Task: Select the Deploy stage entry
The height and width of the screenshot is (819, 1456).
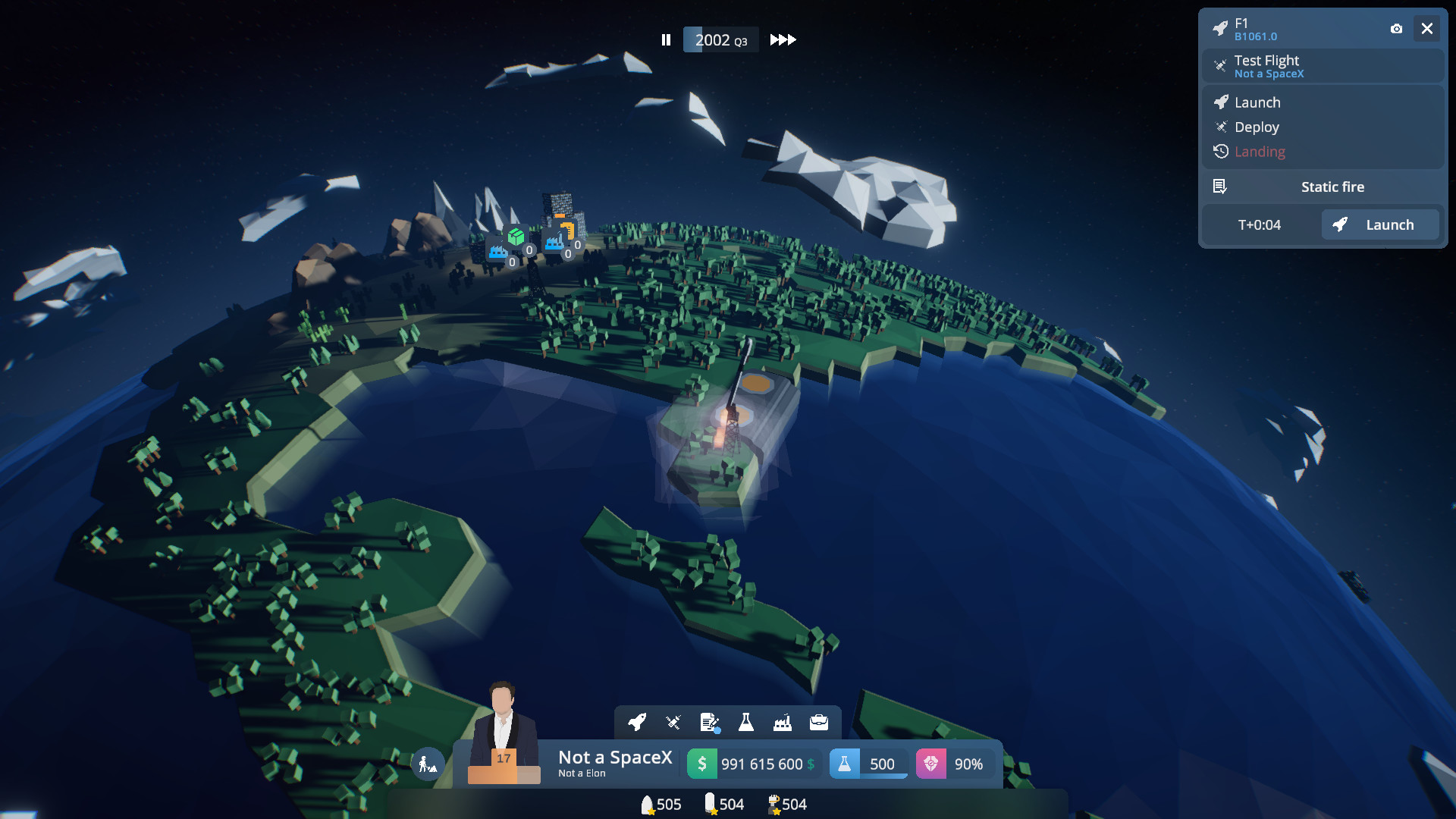Action: click(x=1256, y=127)
